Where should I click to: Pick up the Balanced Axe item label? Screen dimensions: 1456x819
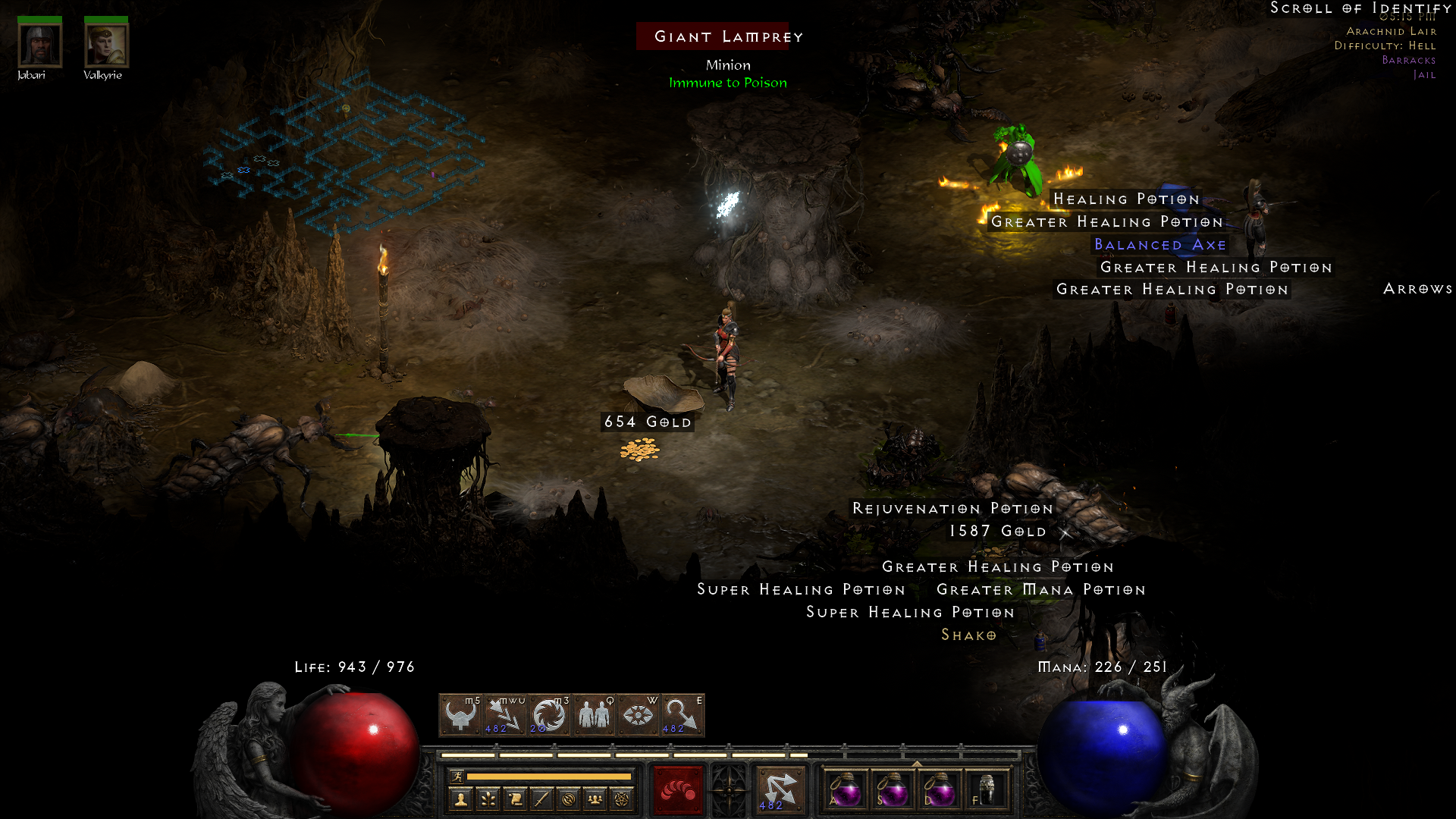point(1163,244)
